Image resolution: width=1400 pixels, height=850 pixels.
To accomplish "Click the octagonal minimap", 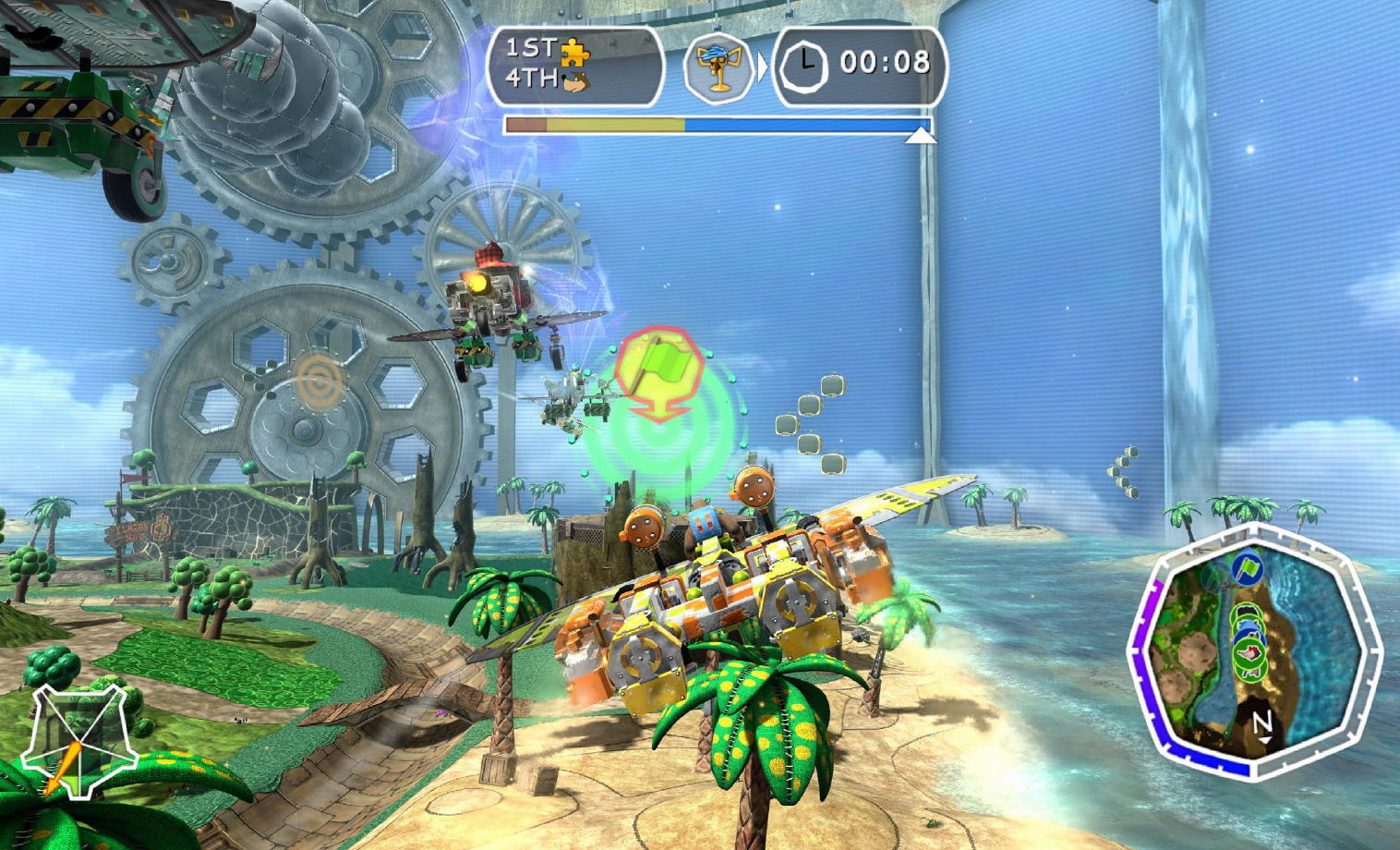I will coord(1254,652).
